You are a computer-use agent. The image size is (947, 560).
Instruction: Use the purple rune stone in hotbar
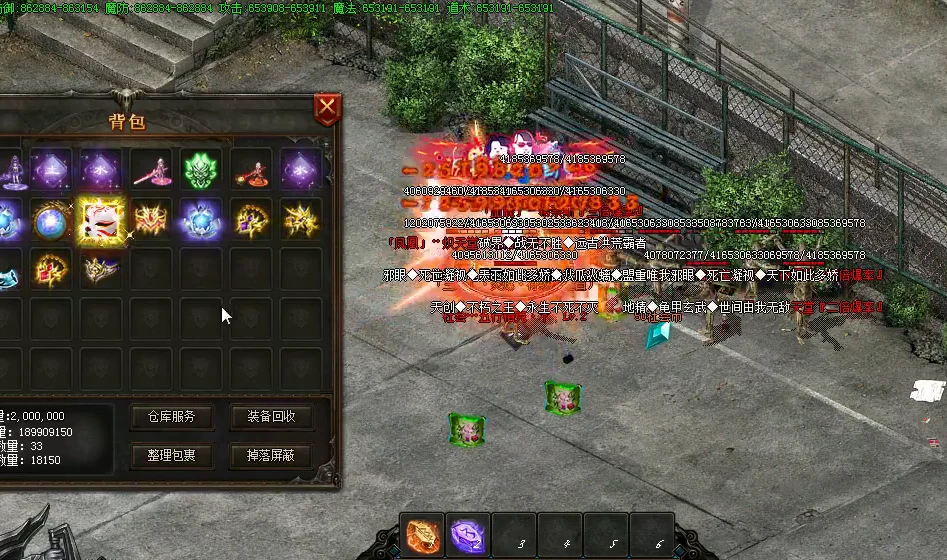point(468,537)
